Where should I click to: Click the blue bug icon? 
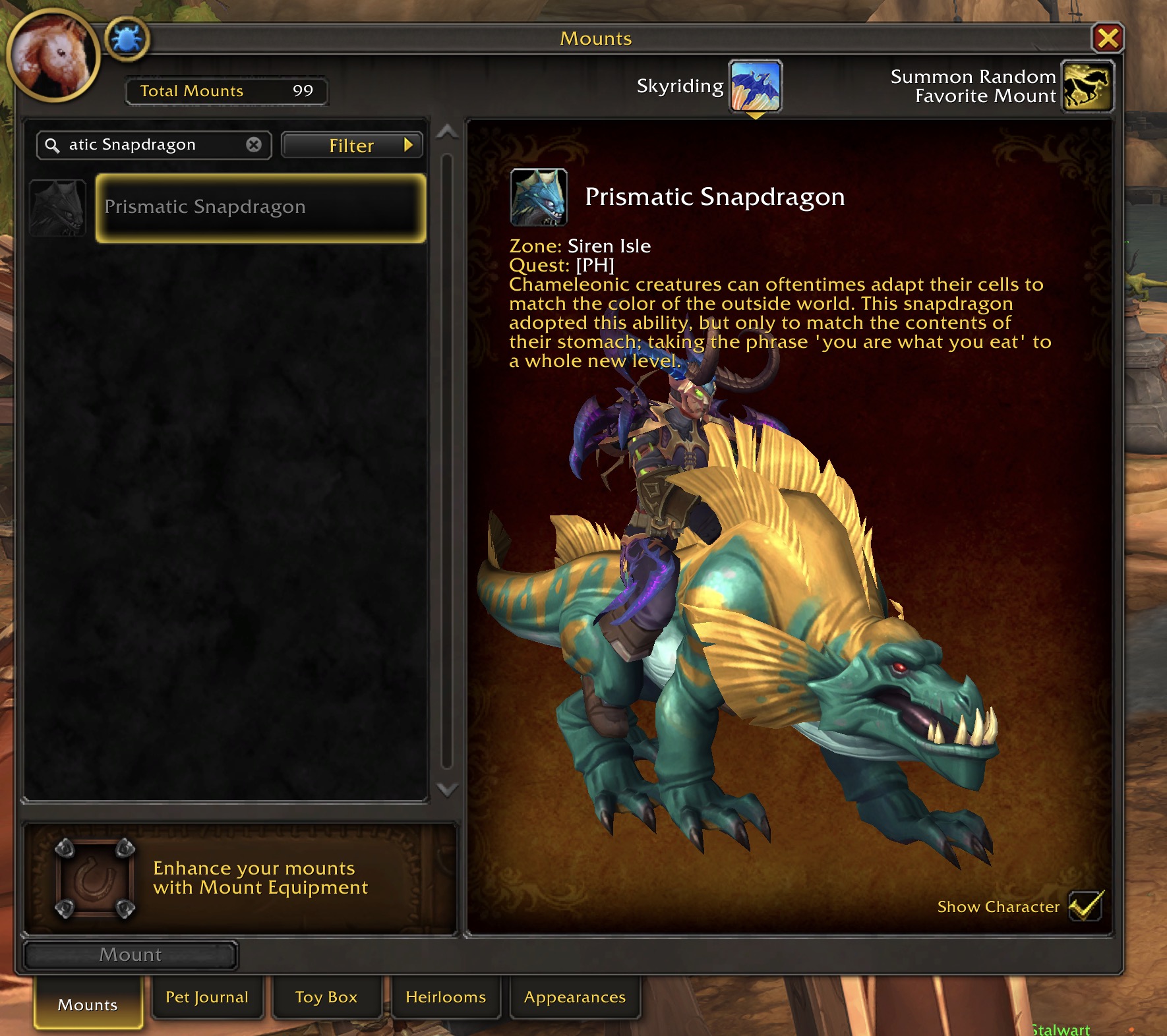[127, 40]
